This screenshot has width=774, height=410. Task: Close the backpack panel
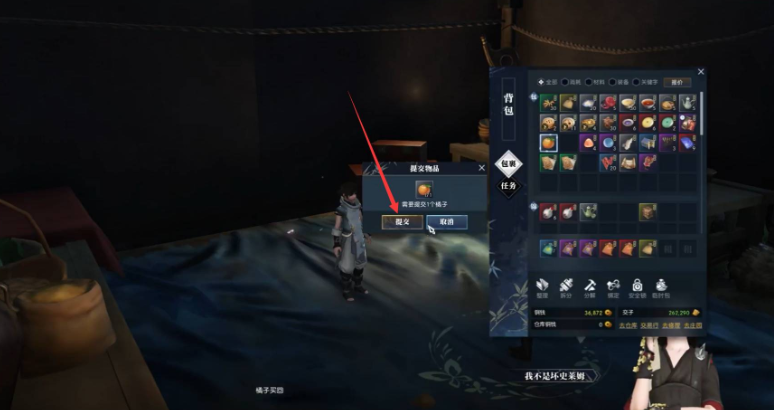coord(701,72)
